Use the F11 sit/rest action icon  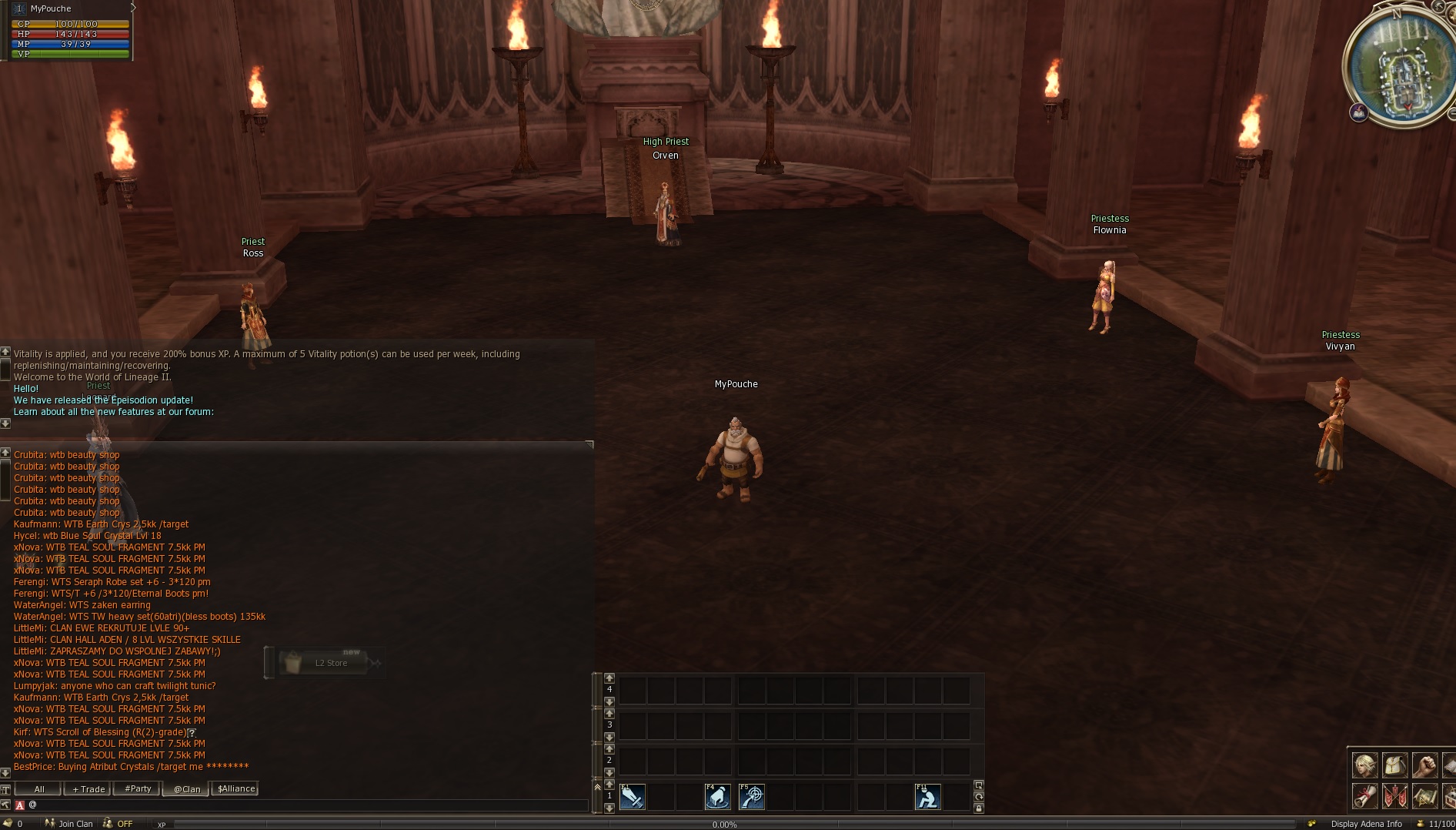(x=928, y=798)
